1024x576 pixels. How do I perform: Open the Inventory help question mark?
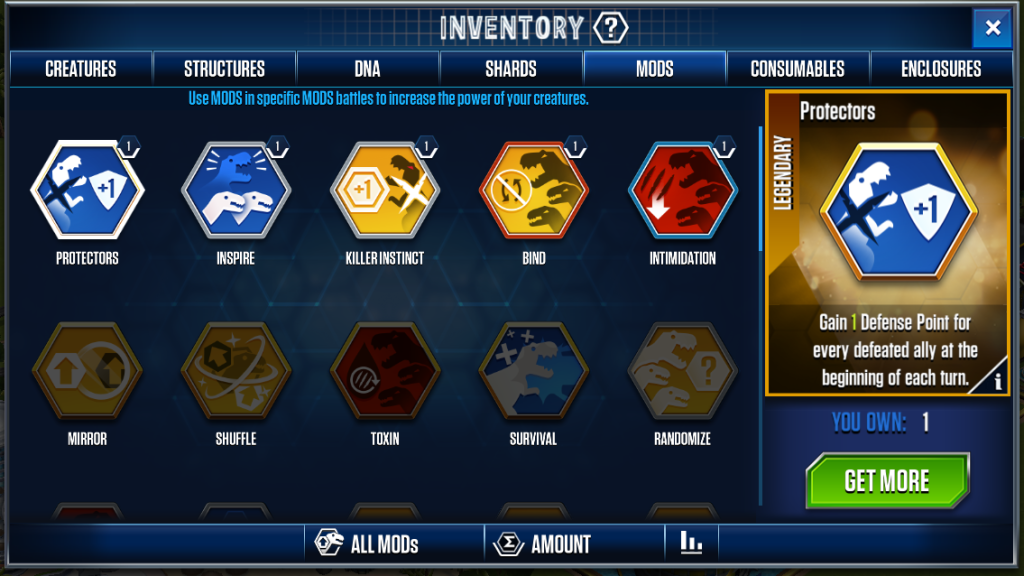(610, 28)
